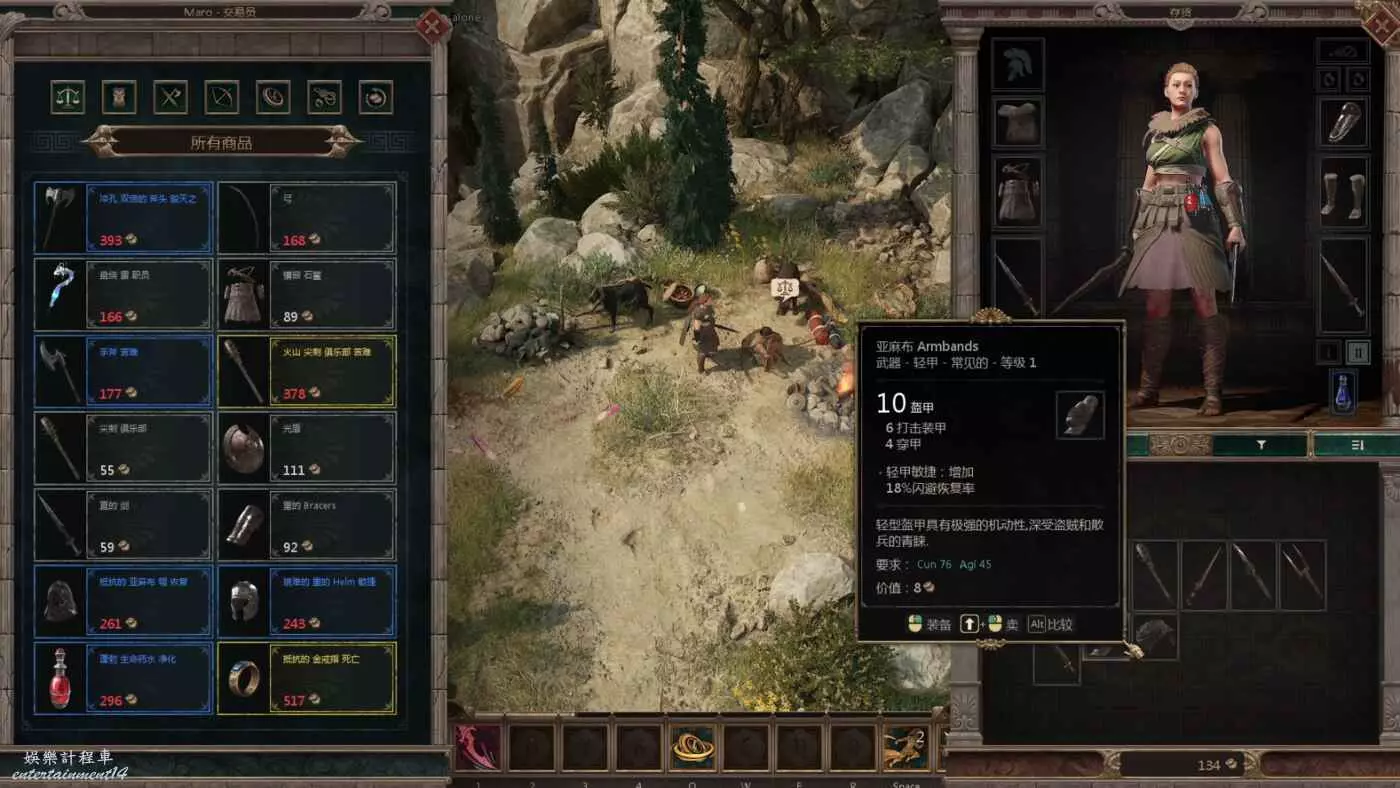Close the merchant shop window
1400x788 pixels.
(433, 26)
